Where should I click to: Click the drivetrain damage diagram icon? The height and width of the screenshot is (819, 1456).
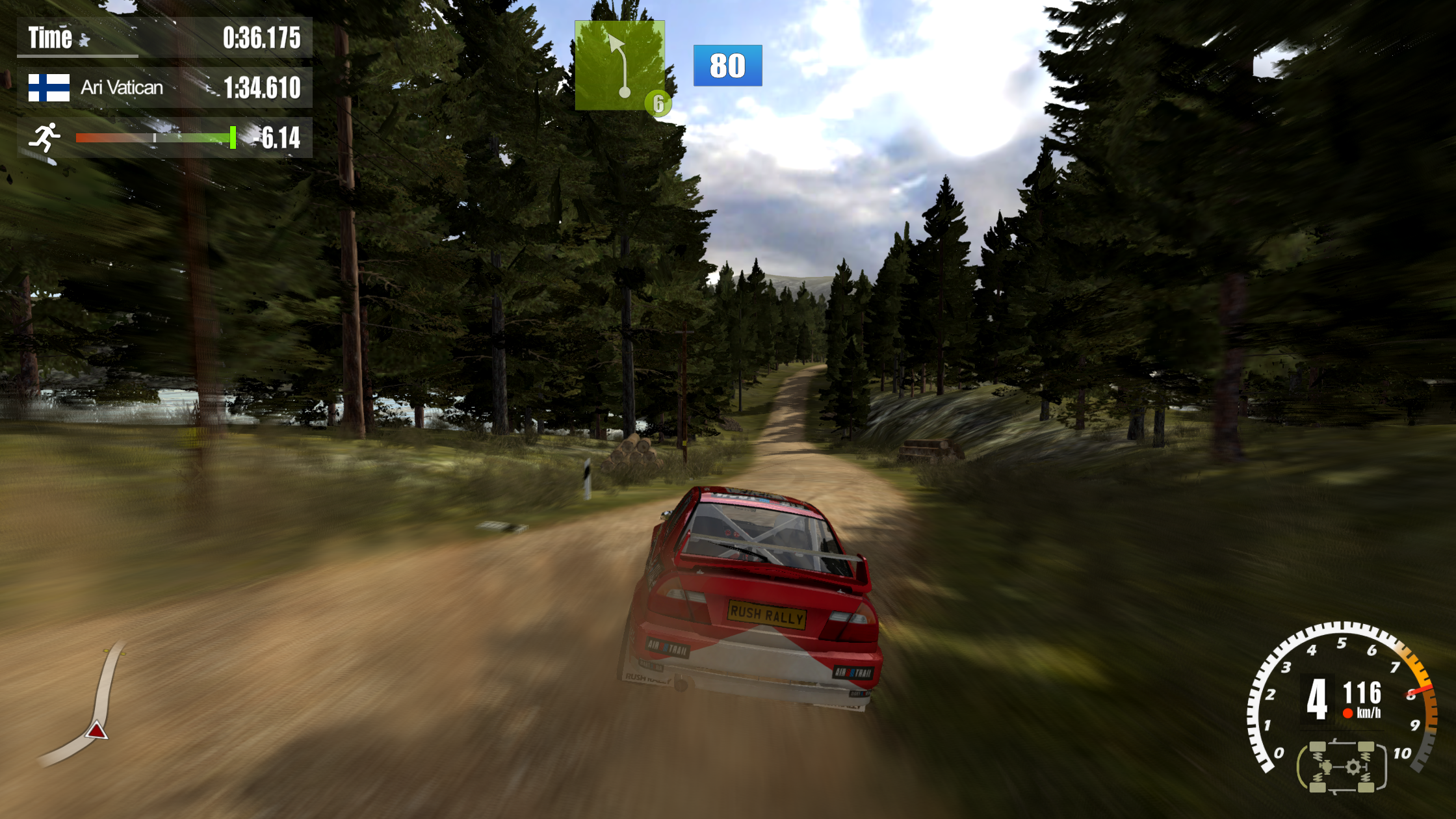(1342, 767)
